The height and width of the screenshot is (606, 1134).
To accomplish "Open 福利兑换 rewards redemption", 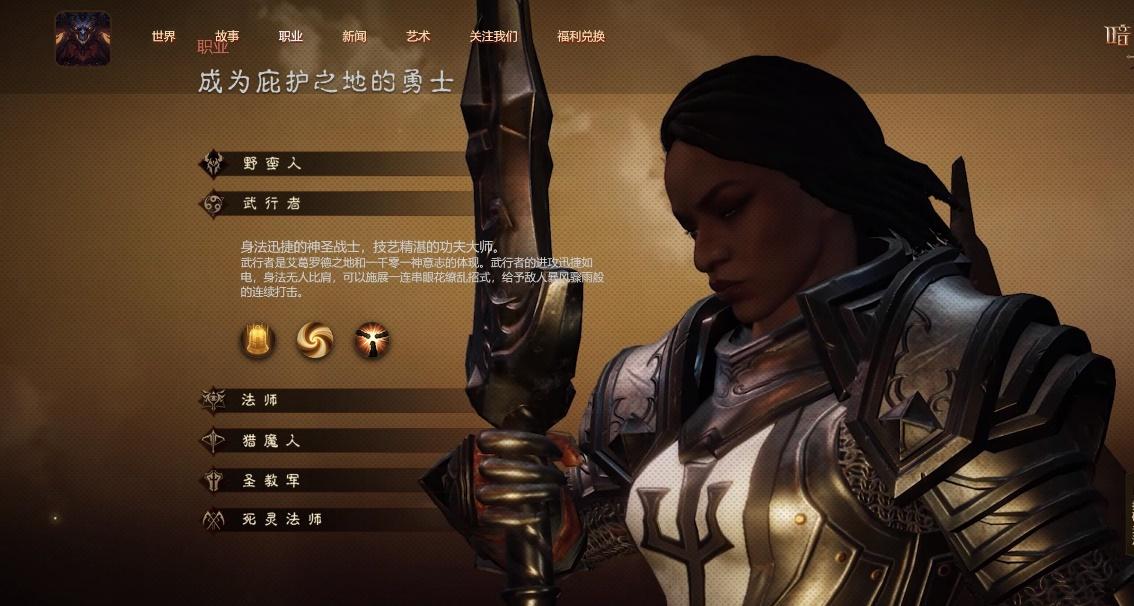I will point(581,37).
